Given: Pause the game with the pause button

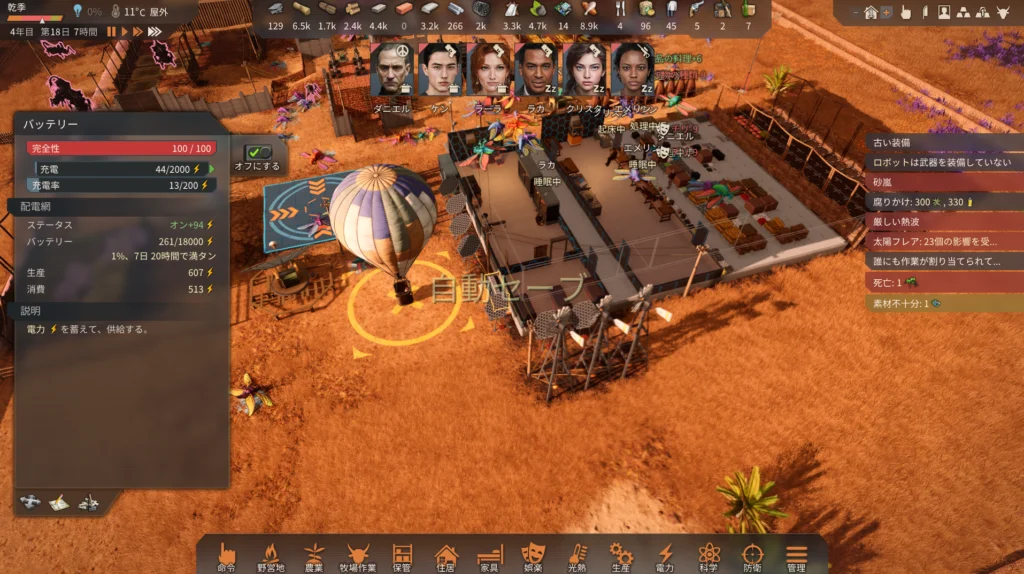Looking at the screenshot, I should tap(112, 32).
